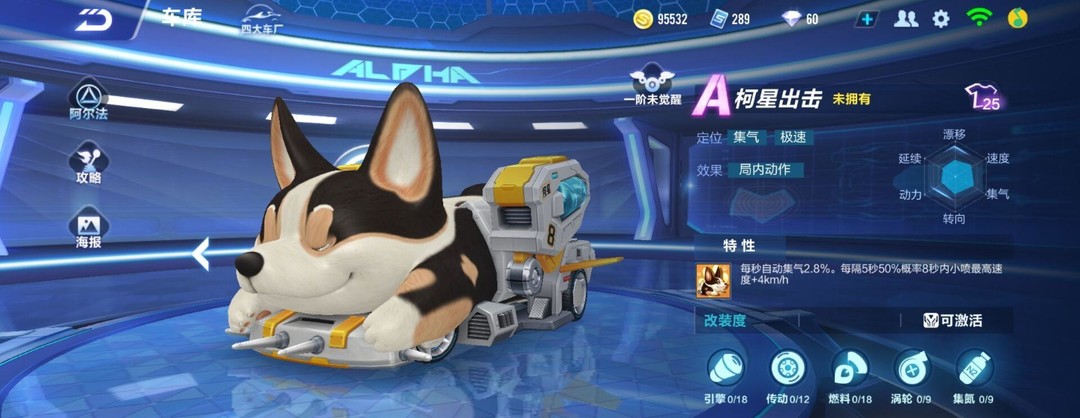Tap the 局内动作 effect tag
This screenshot has height=418, width=1080.
(765, 169)
